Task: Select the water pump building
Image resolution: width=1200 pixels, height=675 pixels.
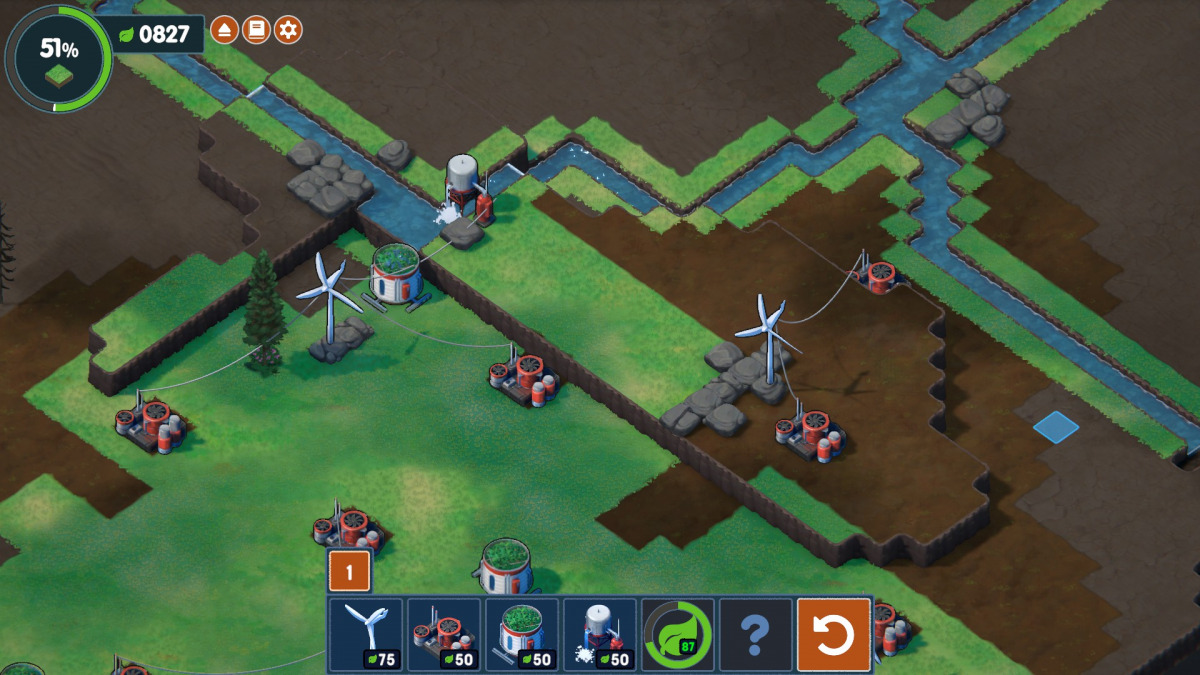Action: coord(599,635)
